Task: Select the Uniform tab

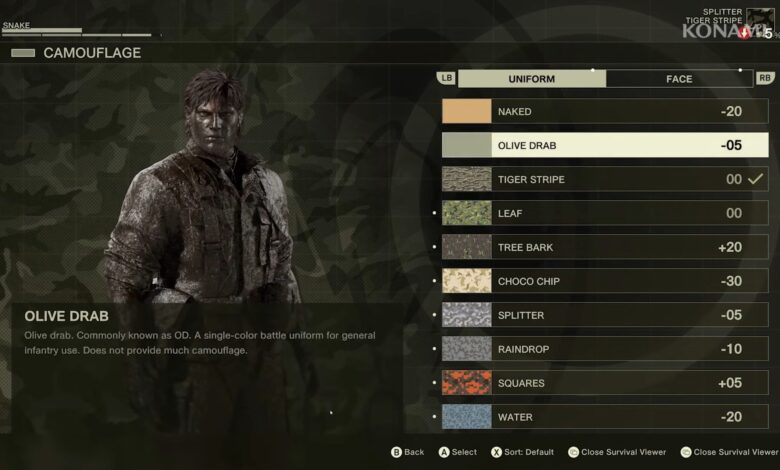Action: [x=531, y=79]
